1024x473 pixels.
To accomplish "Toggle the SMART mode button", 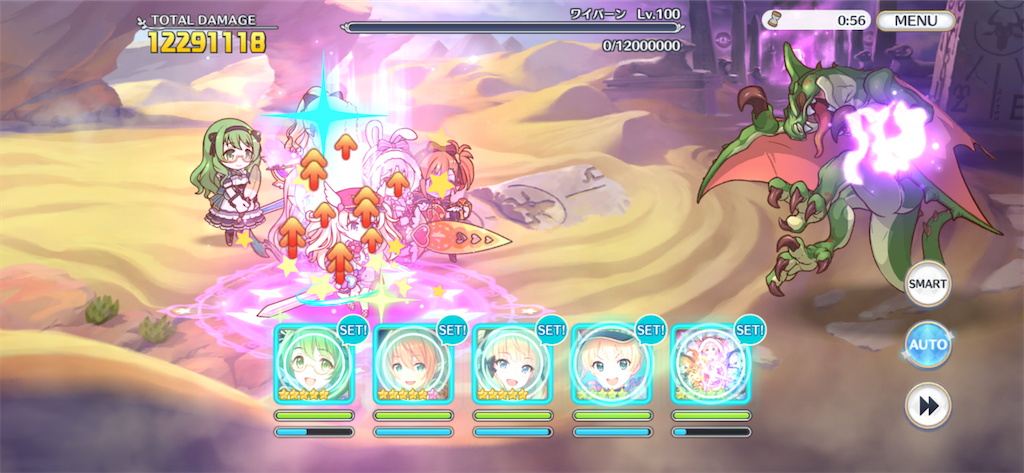I will (x=927, y=284).
